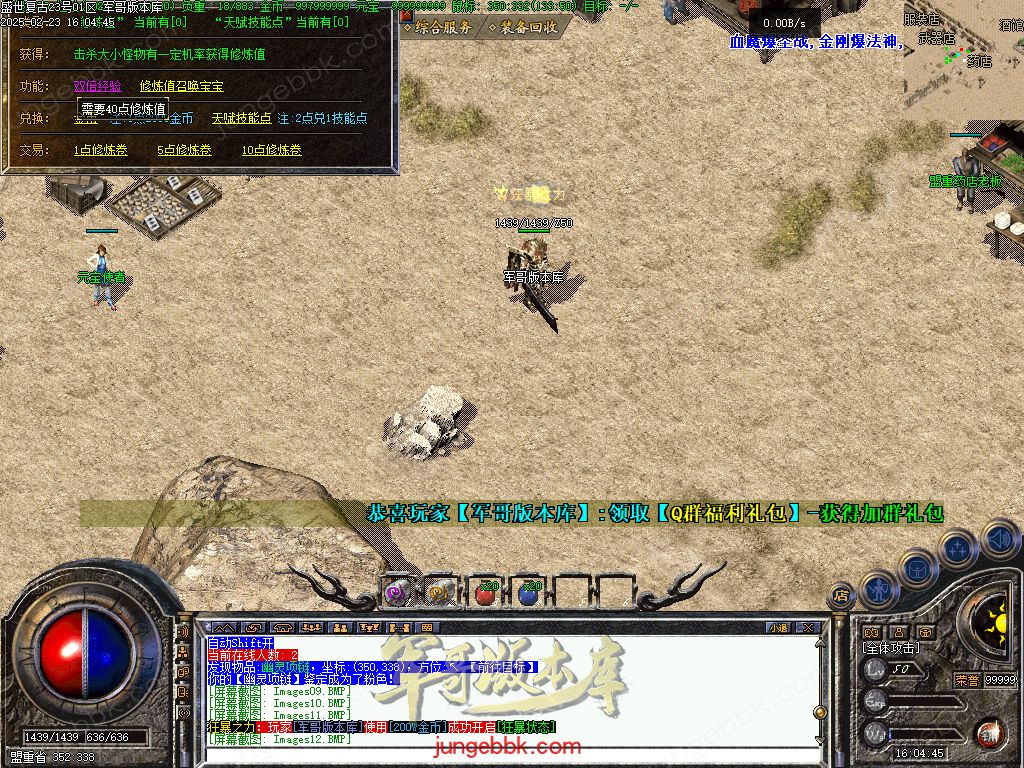Screen dimensions: 1024x768
Task: Choose the 1点修炼券 trade option
Action: (101, 150)
